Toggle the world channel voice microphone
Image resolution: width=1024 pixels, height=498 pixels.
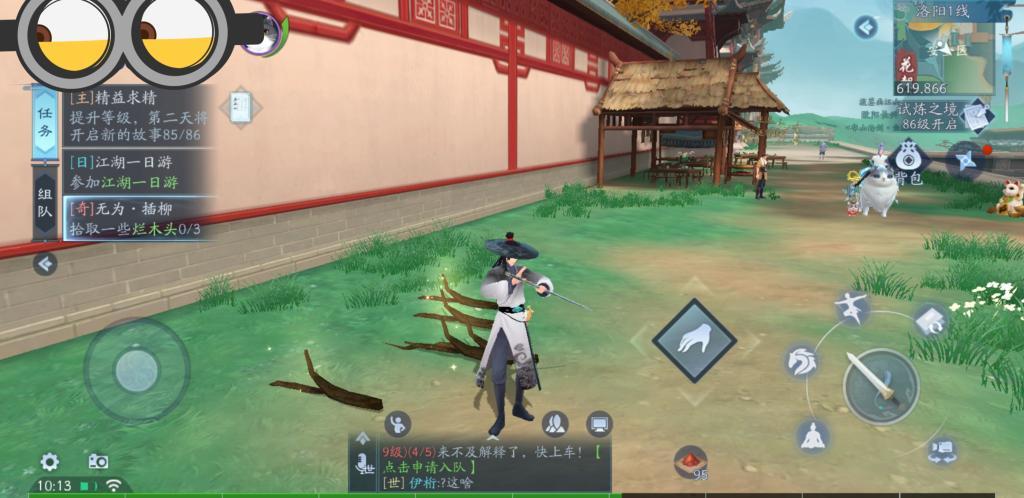click(362, 463)
